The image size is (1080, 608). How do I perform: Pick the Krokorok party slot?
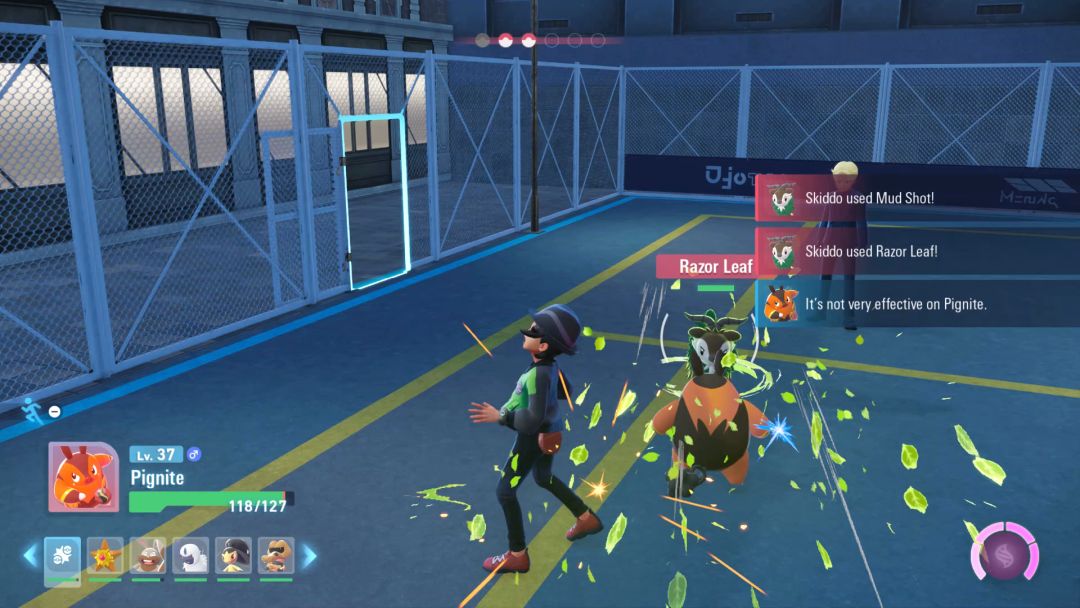click(276, 555)
